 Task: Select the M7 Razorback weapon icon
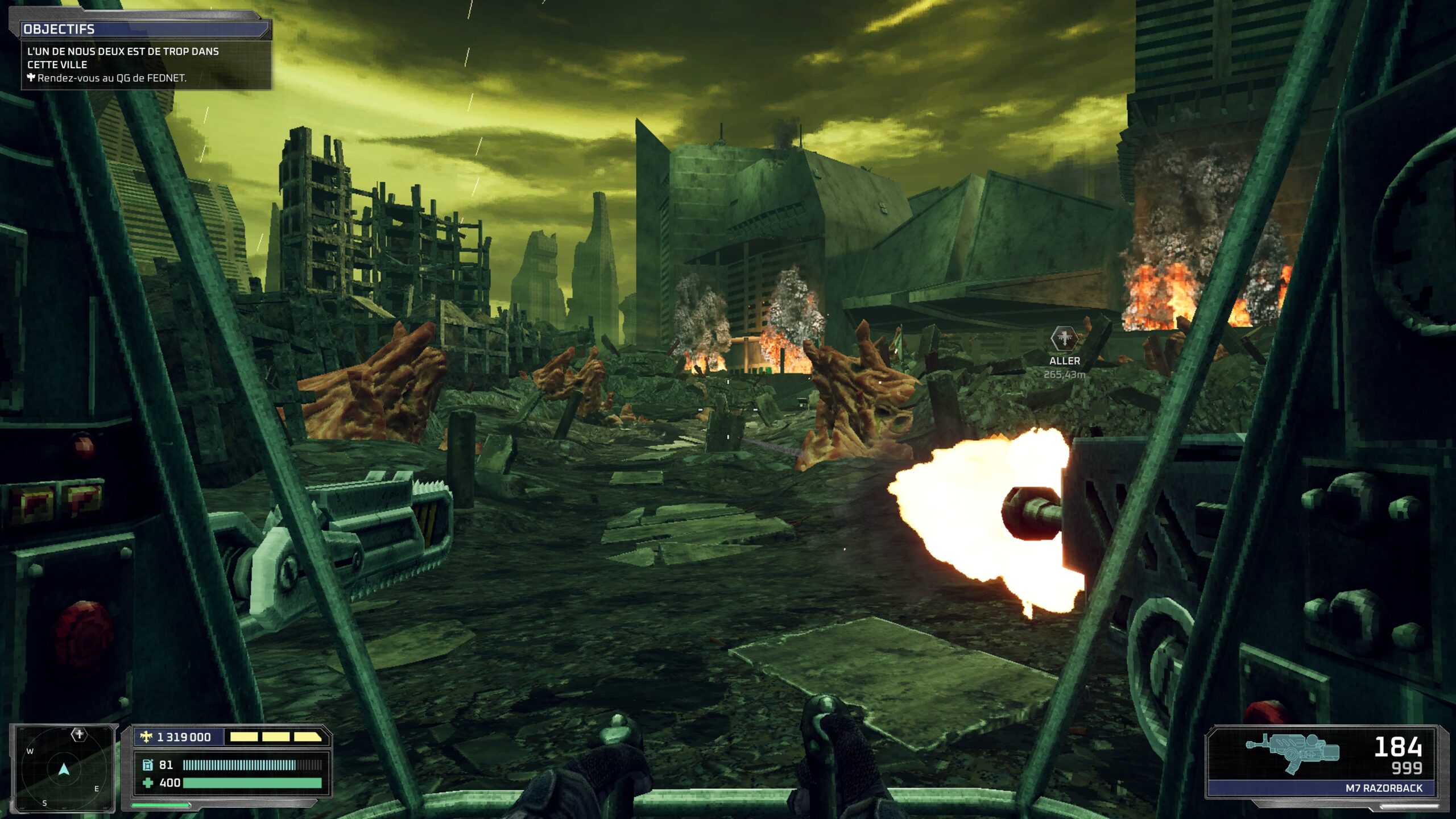coord(1292,752)
